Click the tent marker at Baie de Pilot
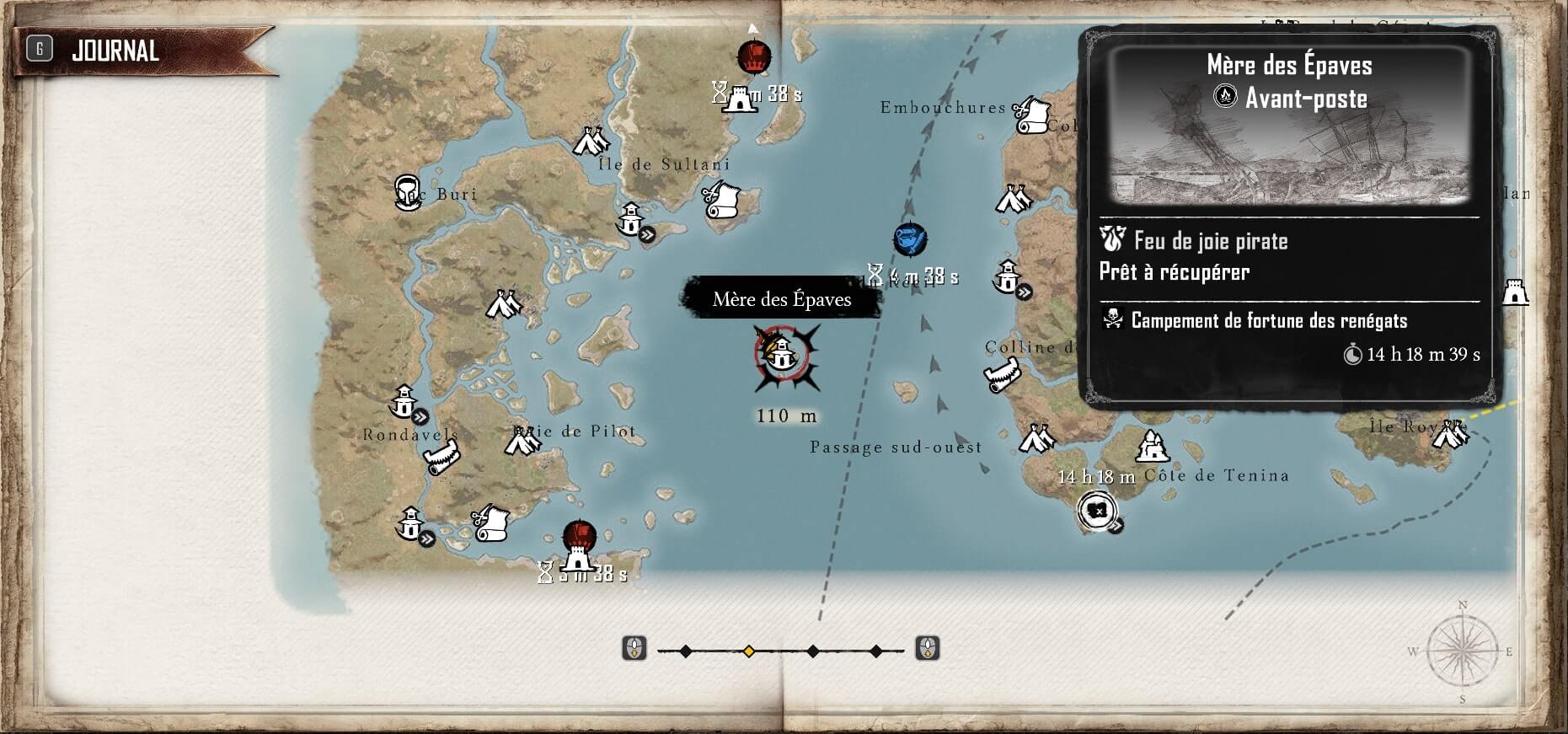 [522, 440]
